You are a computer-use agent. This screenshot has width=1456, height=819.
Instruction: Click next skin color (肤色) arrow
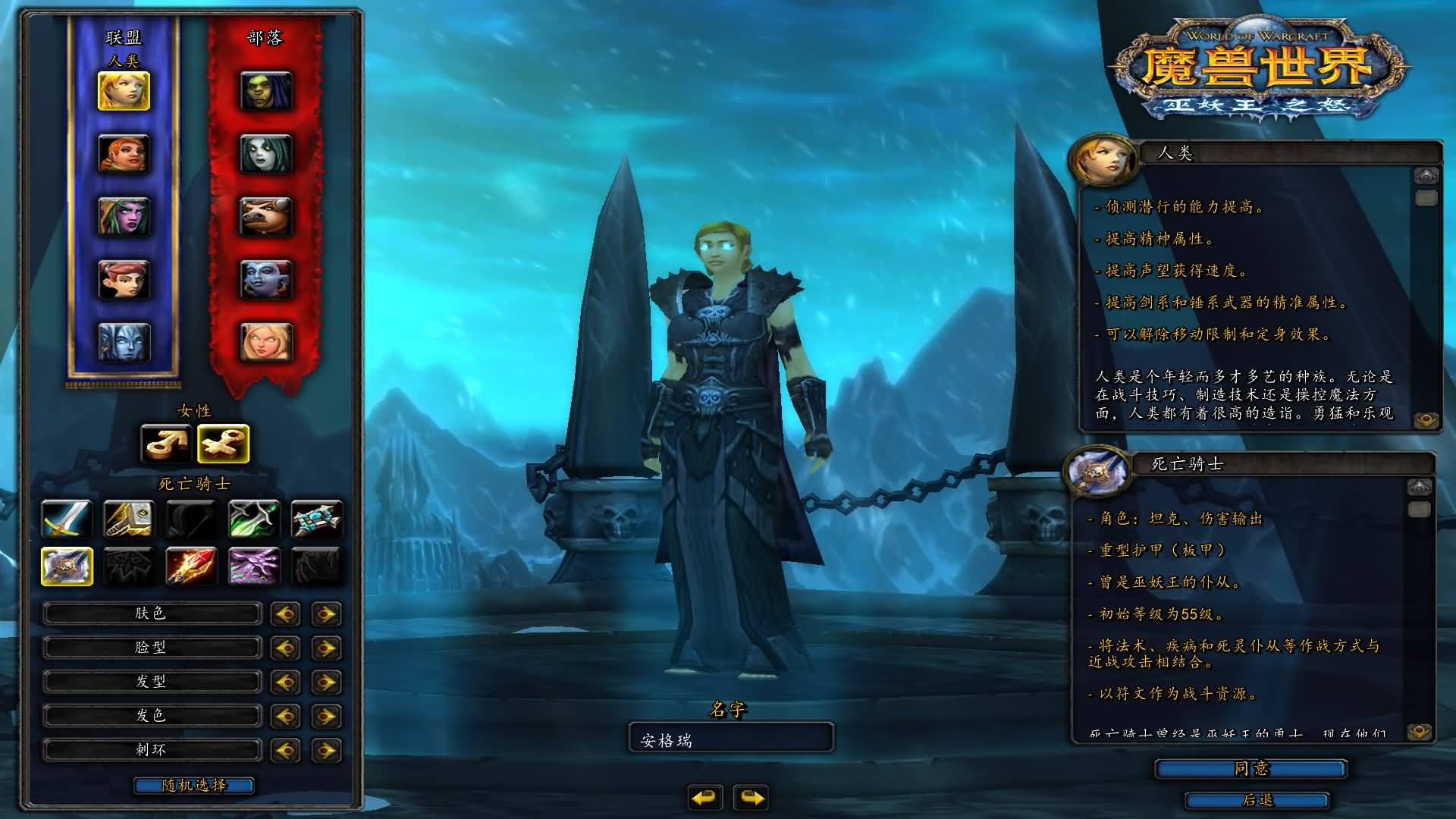click(326, 613)
